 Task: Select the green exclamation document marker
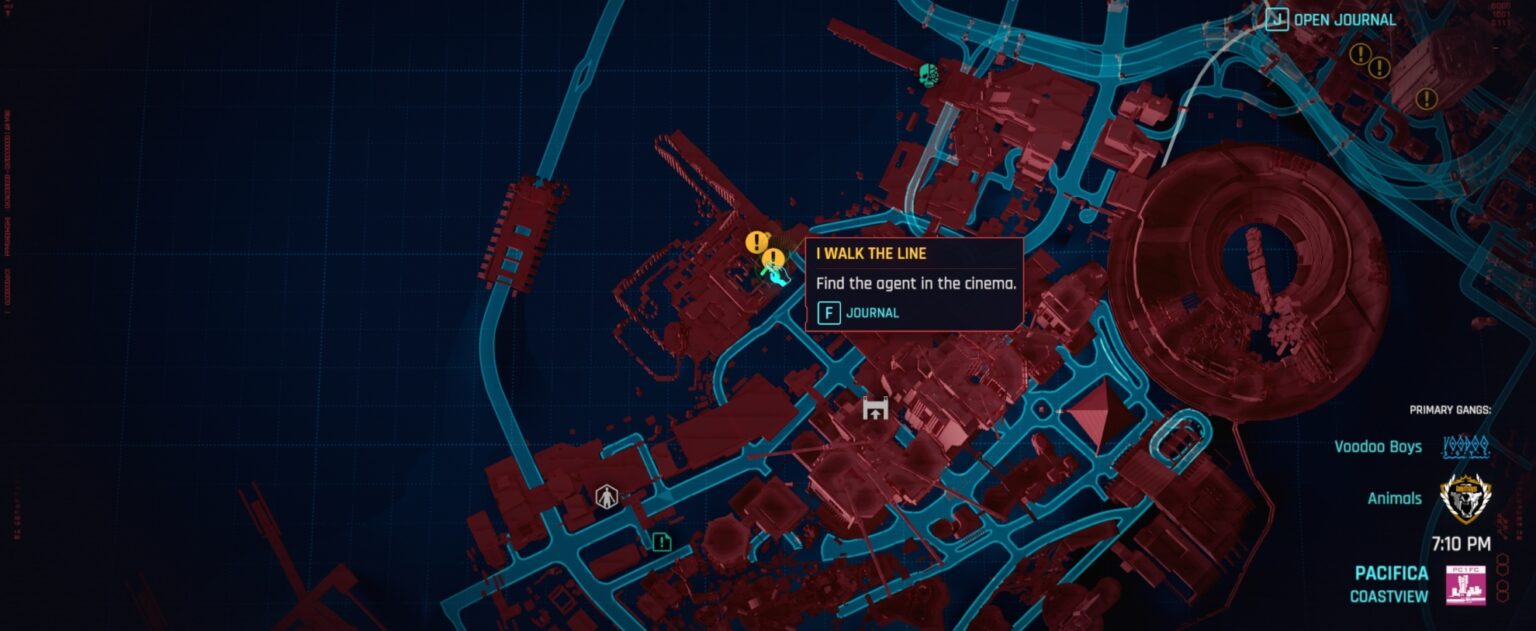[x=661, y=542]
